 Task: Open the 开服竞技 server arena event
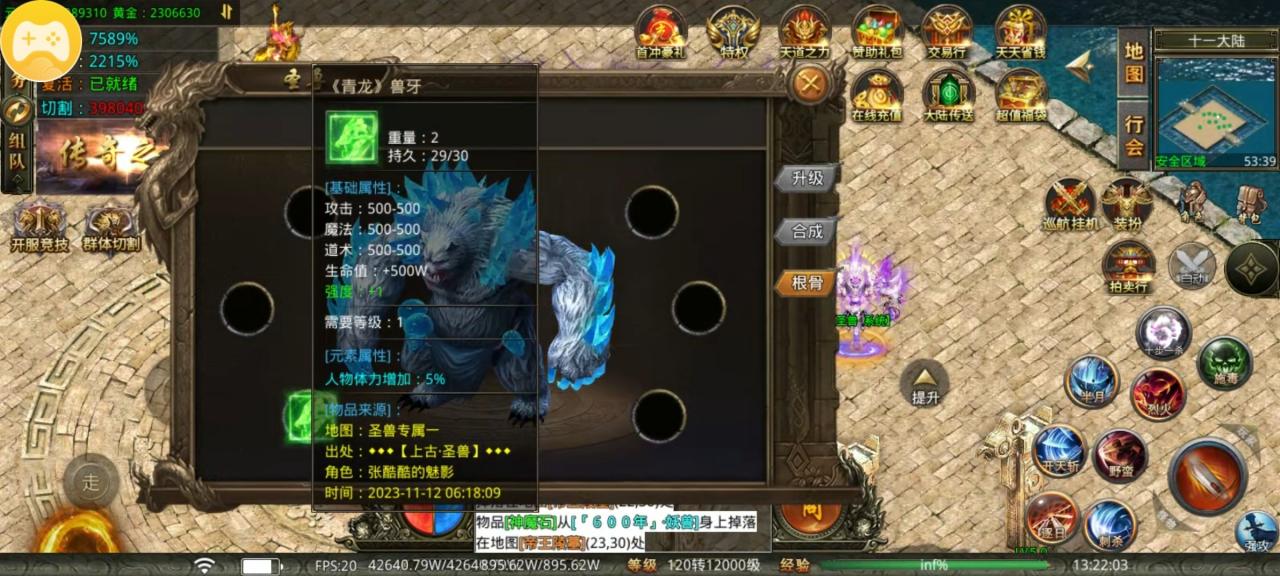coord(40,227)
